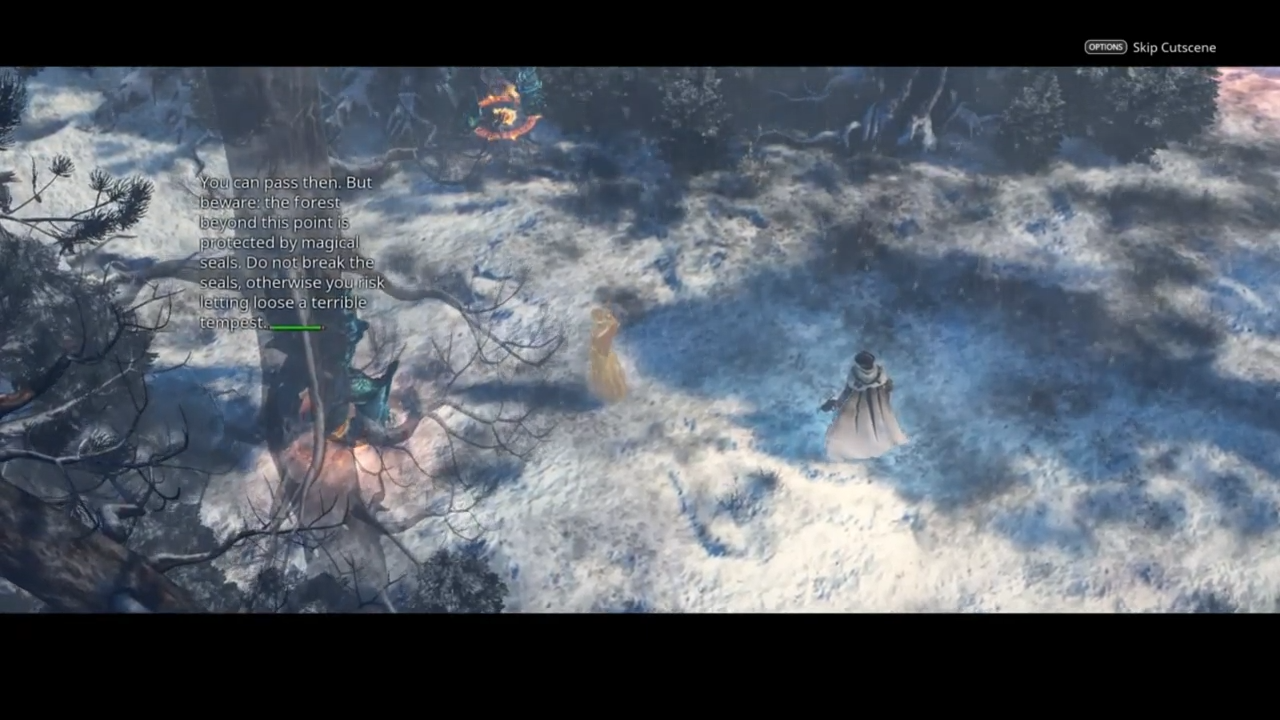Click the dialogue text to advance it
Viewport: 1280px width, 720px height.
pos(285,250)
